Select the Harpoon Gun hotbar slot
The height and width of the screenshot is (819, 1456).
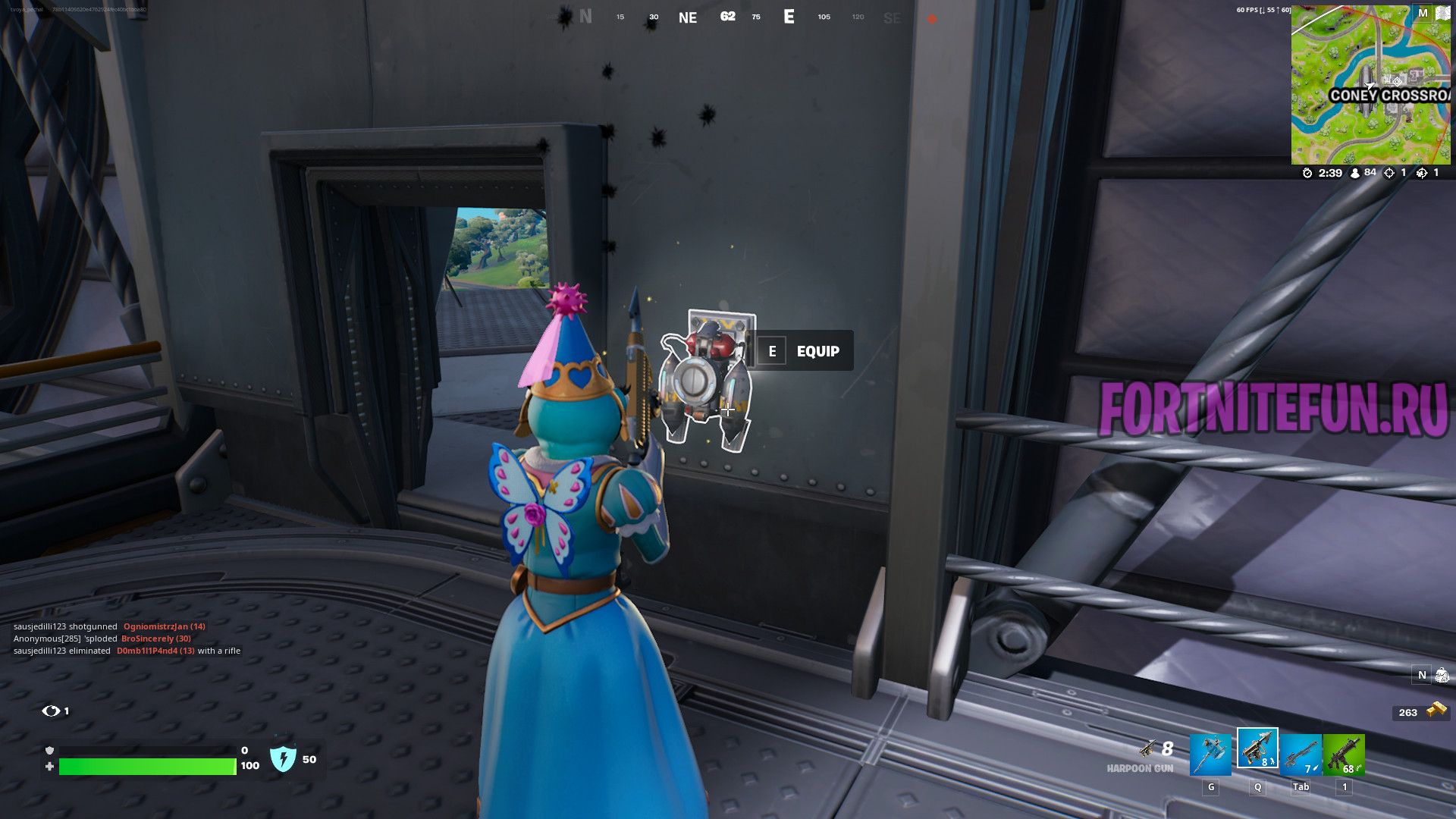[x=1257, y=748]
